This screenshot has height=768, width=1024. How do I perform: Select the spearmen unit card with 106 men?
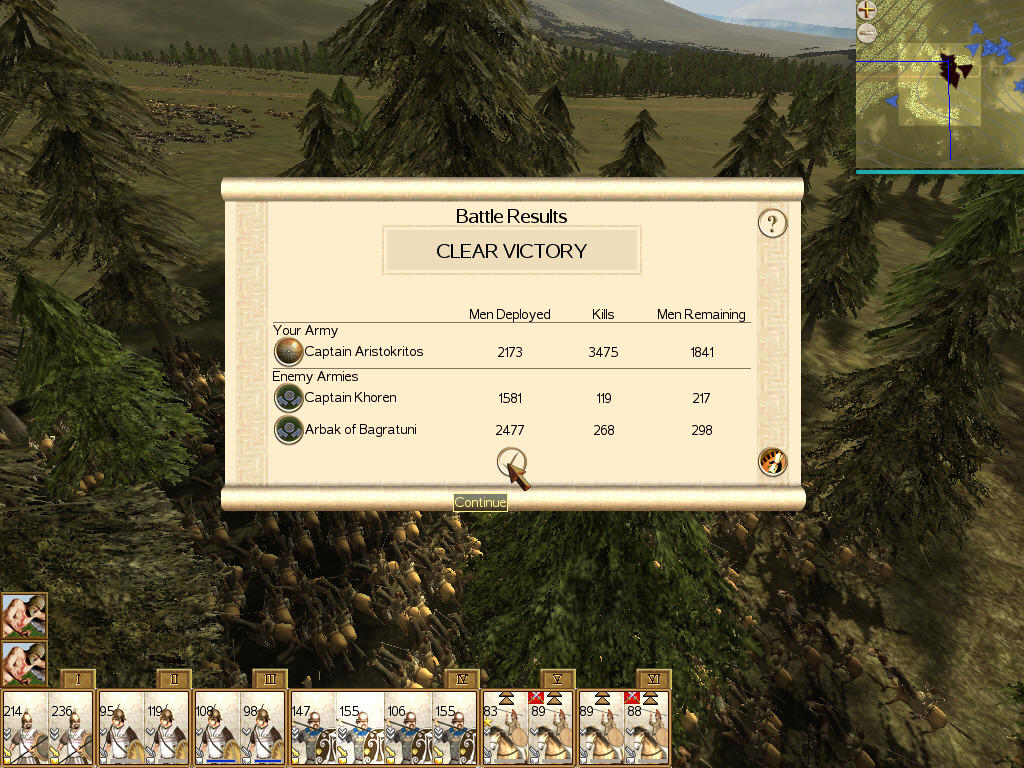tap(409, 729)
